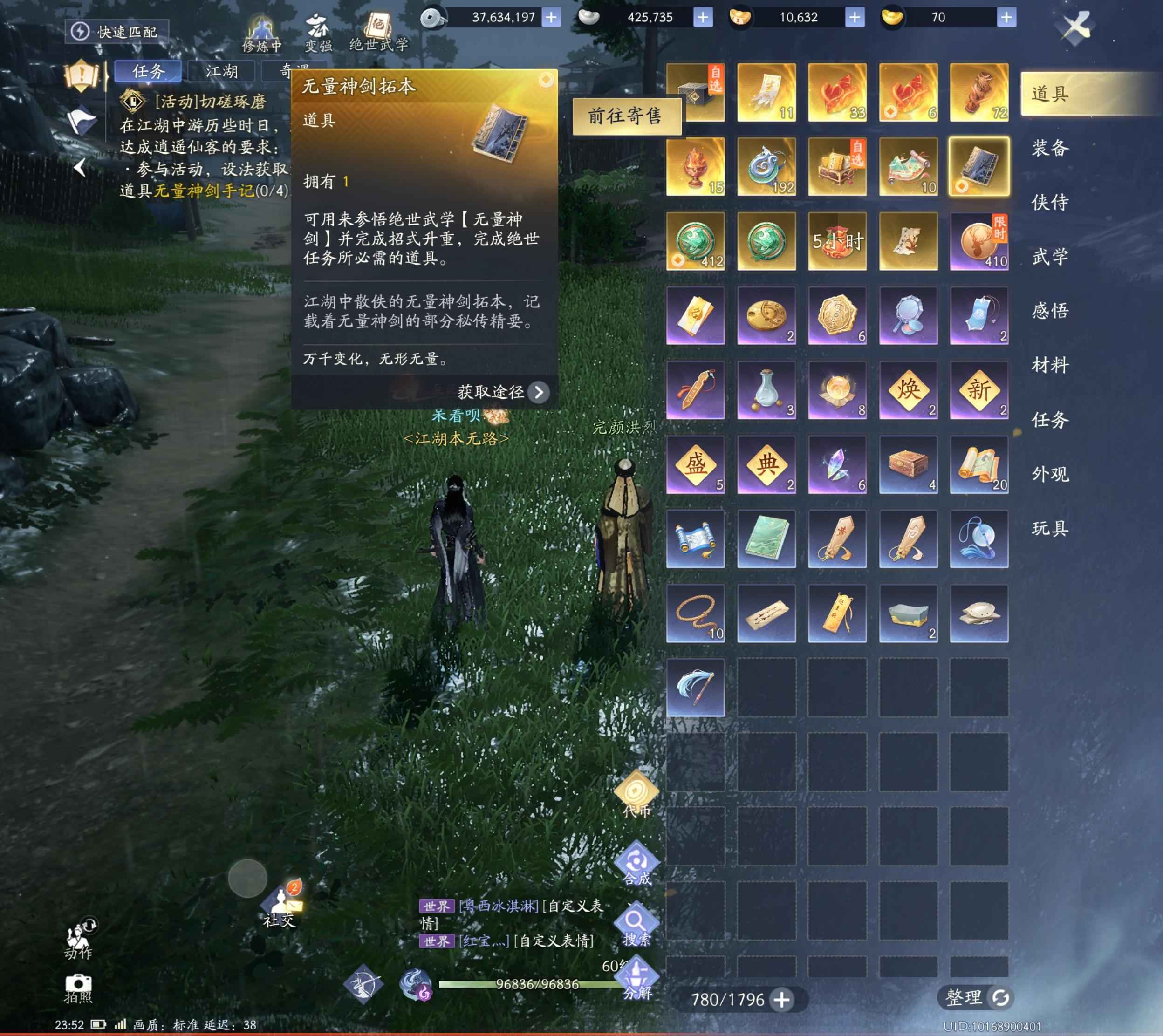Show the 外观 appearance tab
Viewport: 1163px width, 1036px height.
[x=1051, y=474]
